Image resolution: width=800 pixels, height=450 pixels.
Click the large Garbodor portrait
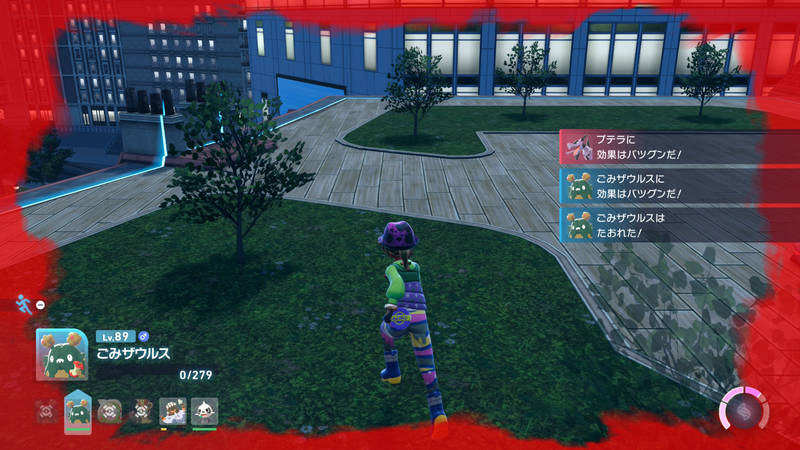point(60,355)
